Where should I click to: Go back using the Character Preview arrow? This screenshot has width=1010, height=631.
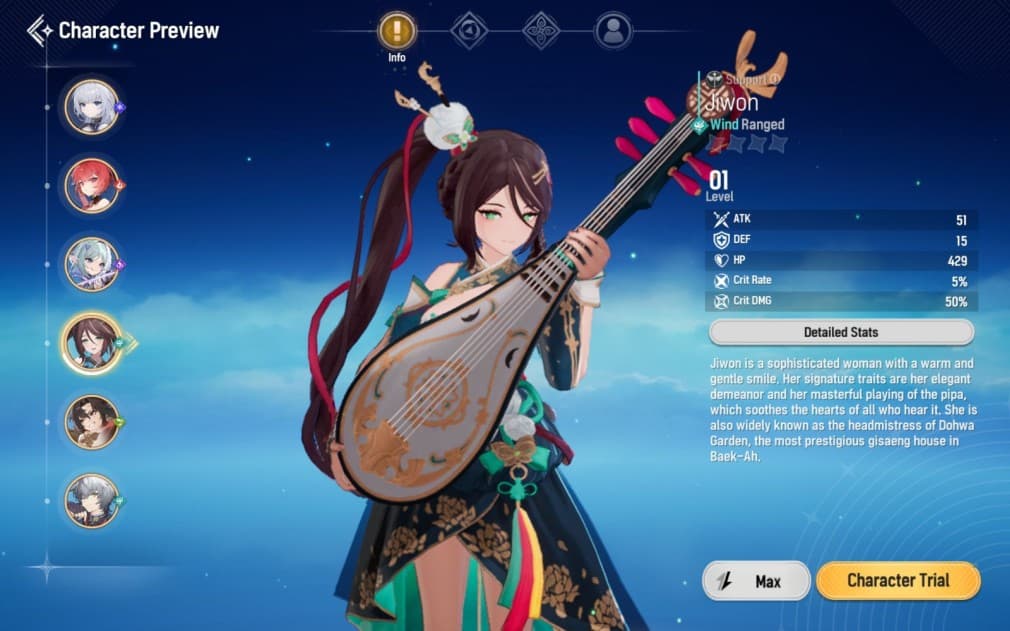pyautogui.click(x=40, y=31)
